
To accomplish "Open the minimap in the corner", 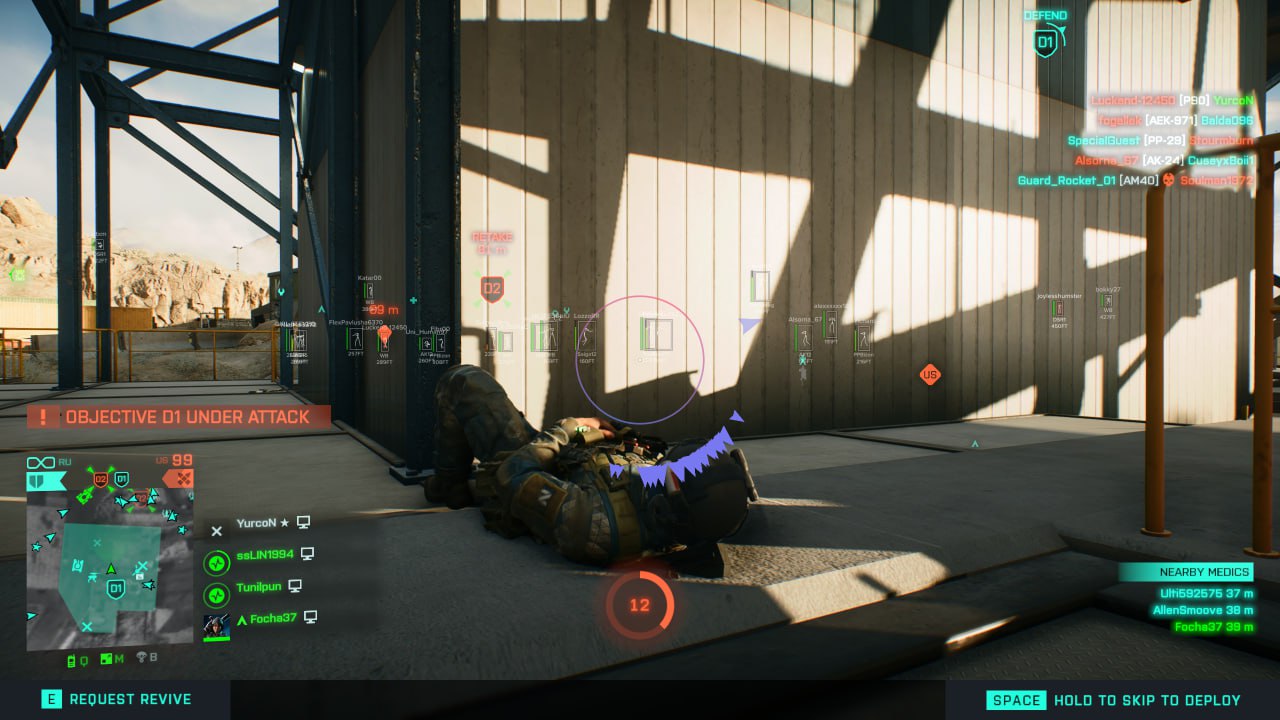I will tap(109, 568).
